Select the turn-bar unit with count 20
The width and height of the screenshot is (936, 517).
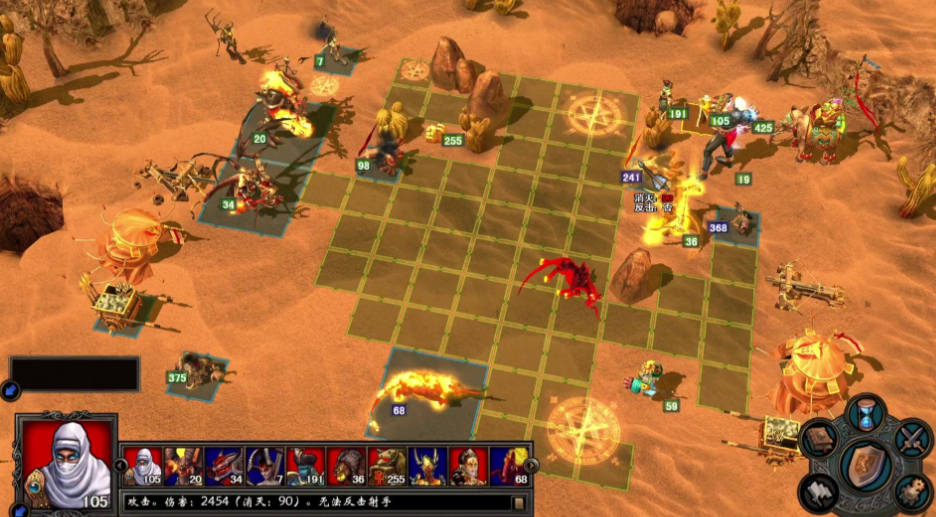click(x=183, y=466)
